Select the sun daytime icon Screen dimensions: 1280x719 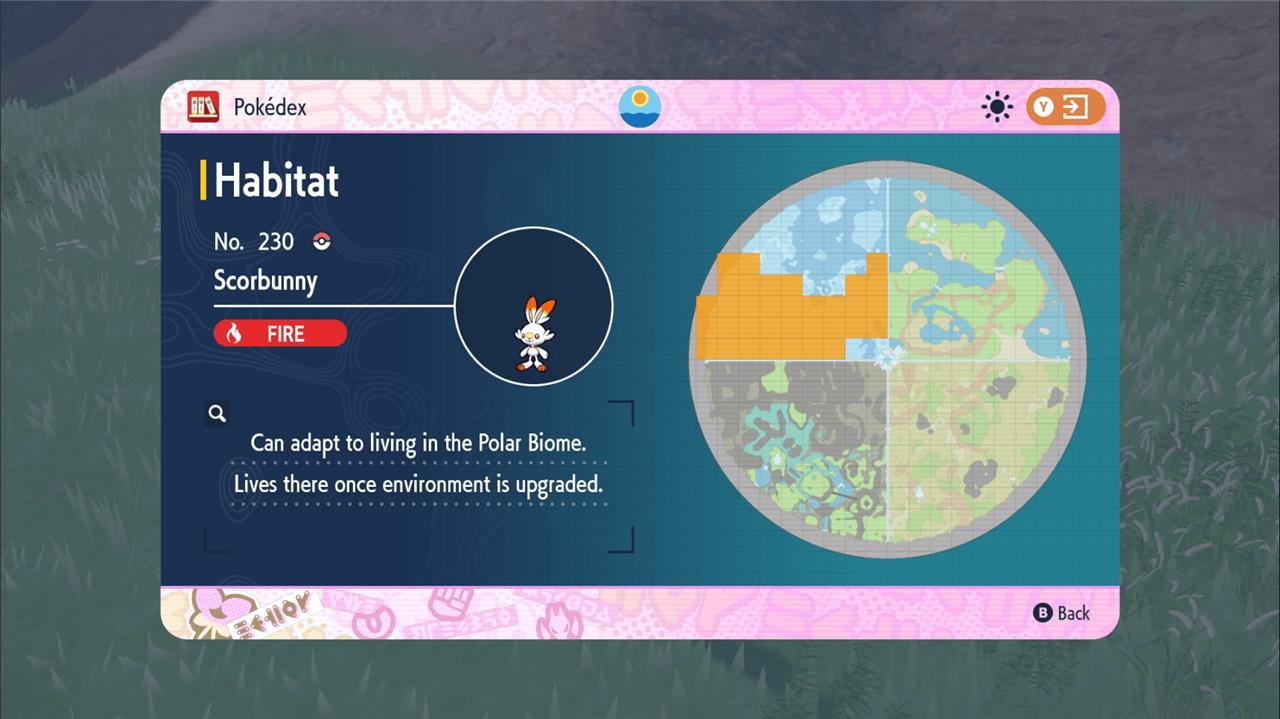coord(997,107)
